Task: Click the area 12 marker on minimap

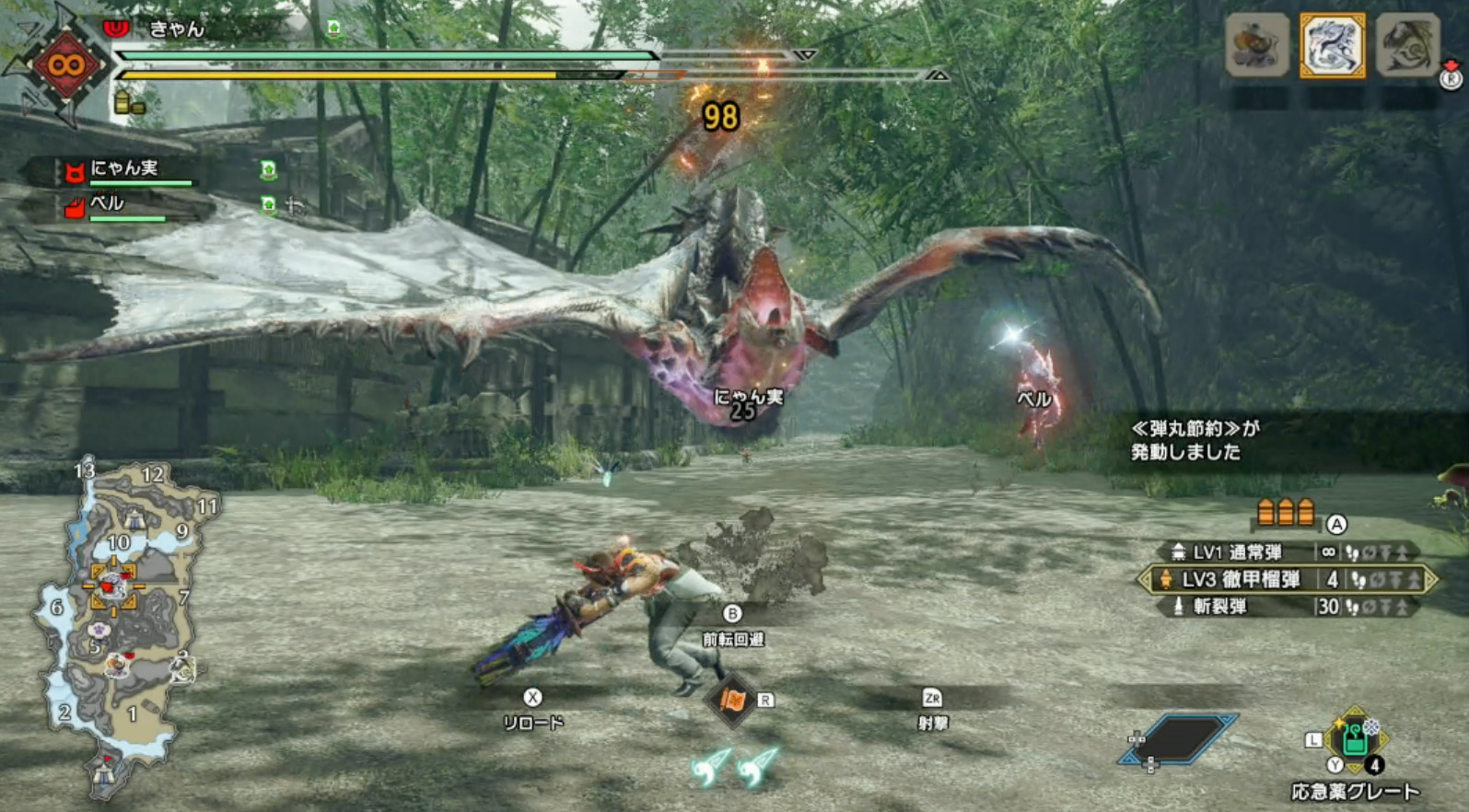Action: (x=152, y=475)
